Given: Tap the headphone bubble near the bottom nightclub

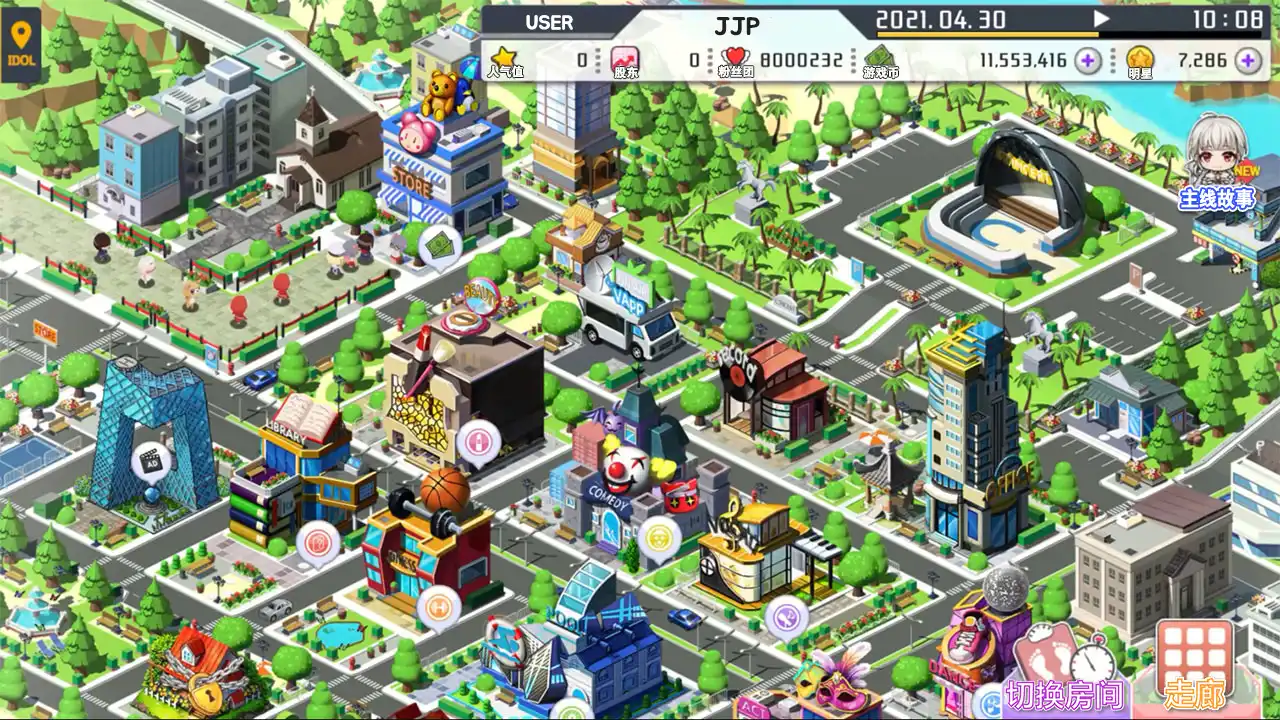Looking at the screenshot, I should 784,617.
